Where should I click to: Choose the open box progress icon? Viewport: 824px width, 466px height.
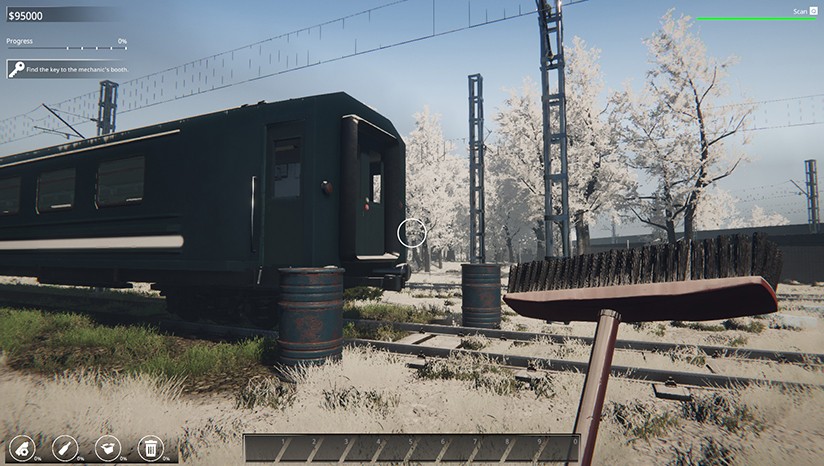tap(107, 448)
